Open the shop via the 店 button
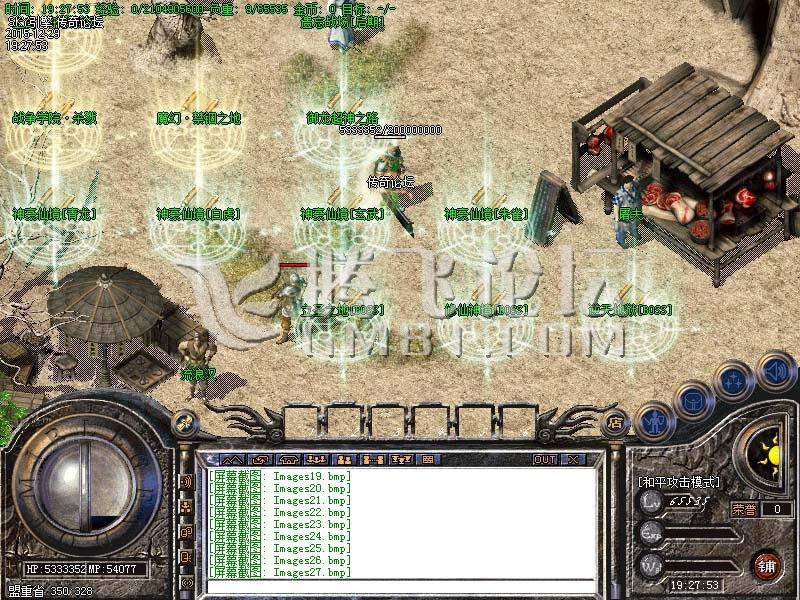The image size is (800, 600). (617, 422)
